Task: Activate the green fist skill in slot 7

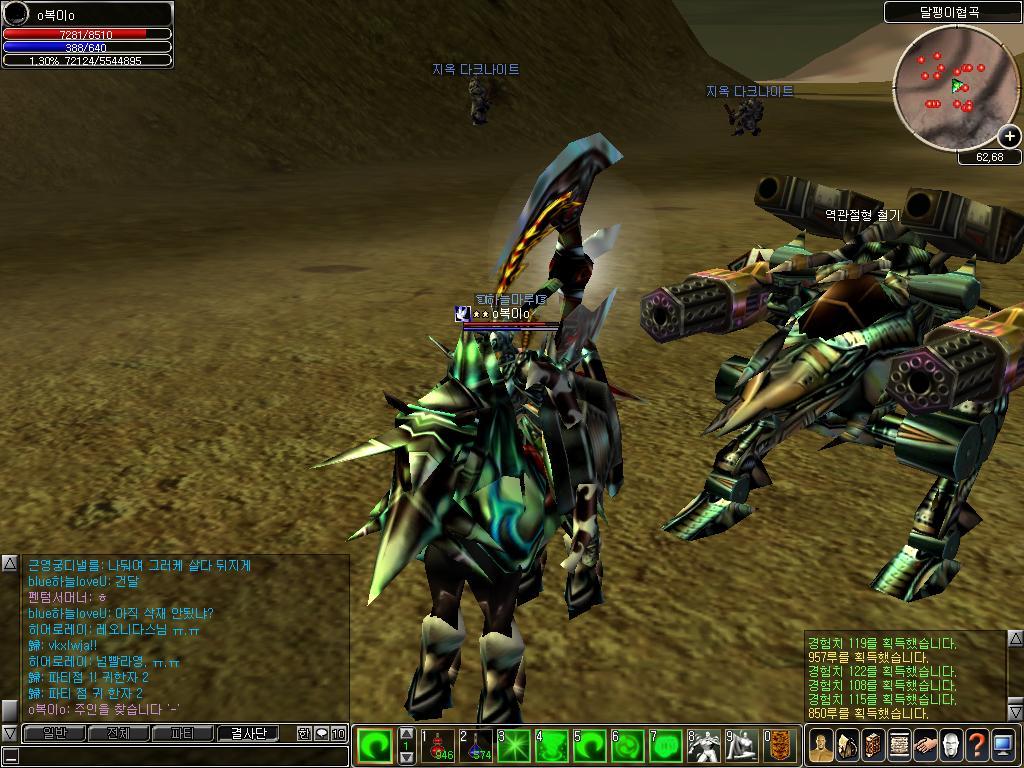Action: pyautogui.click(x=667, y=745)
